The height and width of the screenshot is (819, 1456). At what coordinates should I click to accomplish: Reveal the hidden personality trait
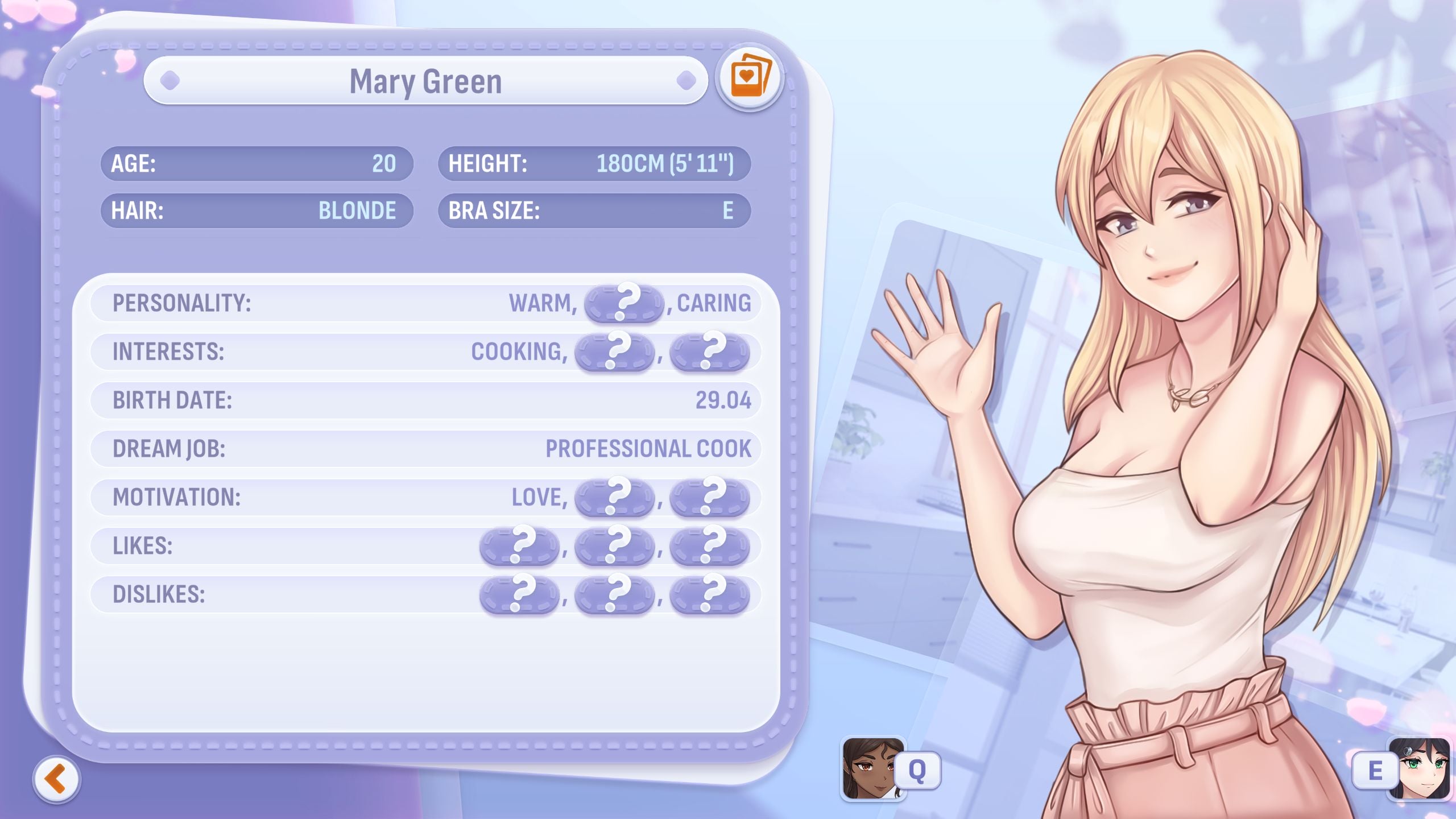[624, 303]
